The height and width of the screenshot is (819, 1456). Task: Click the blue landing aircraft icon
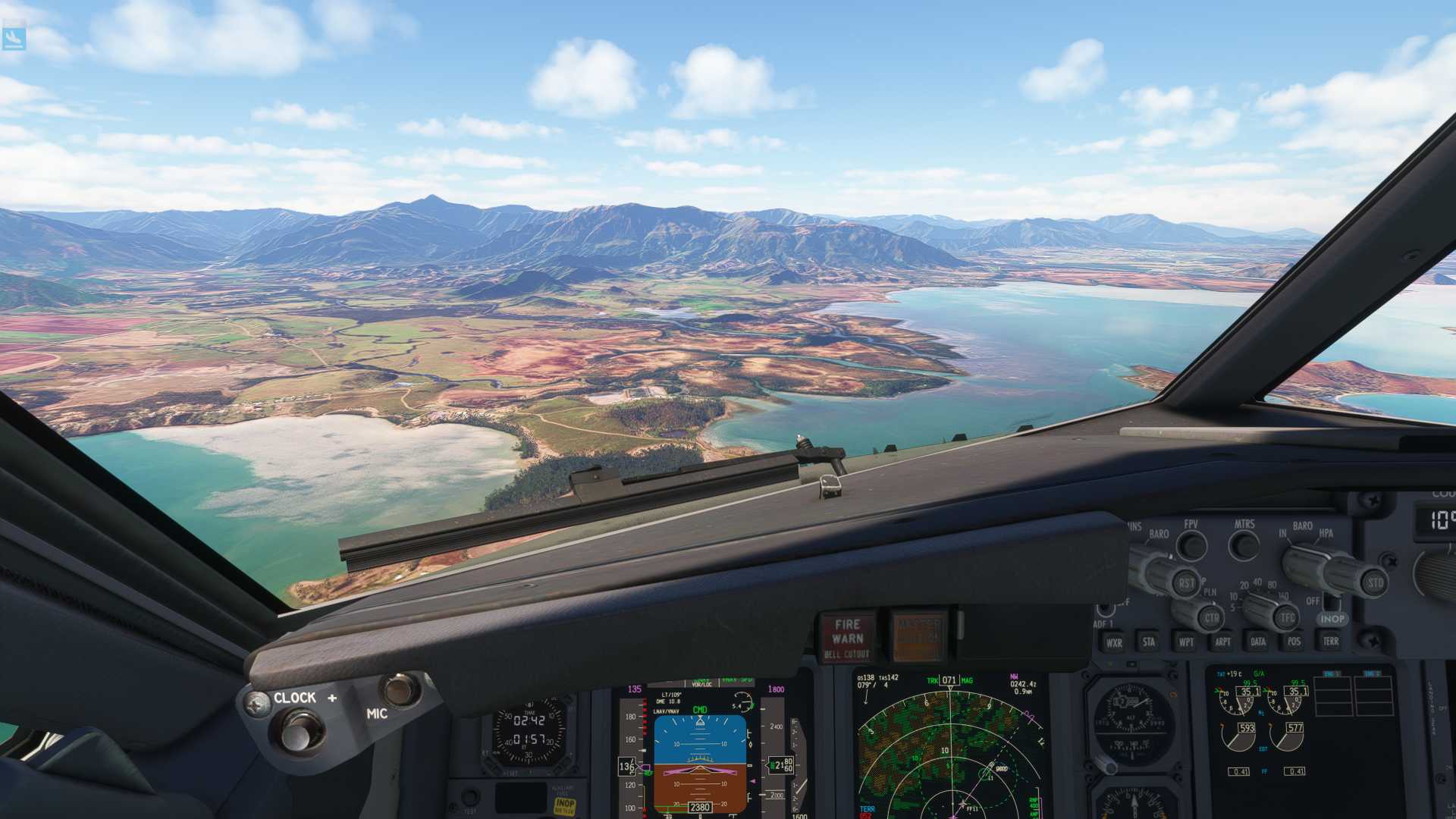pyautogui.click(x=14, y=38)
